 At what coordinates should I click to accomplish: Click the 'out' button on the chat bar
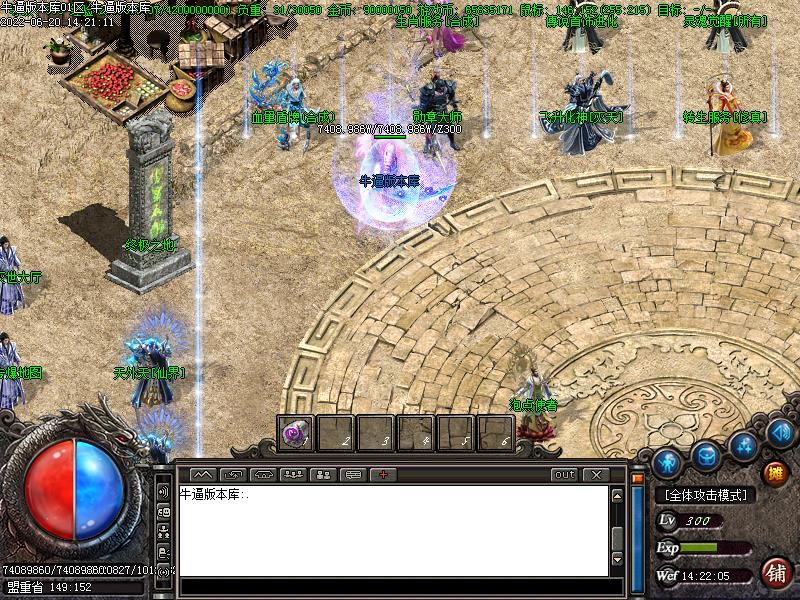tap(565, 474)
